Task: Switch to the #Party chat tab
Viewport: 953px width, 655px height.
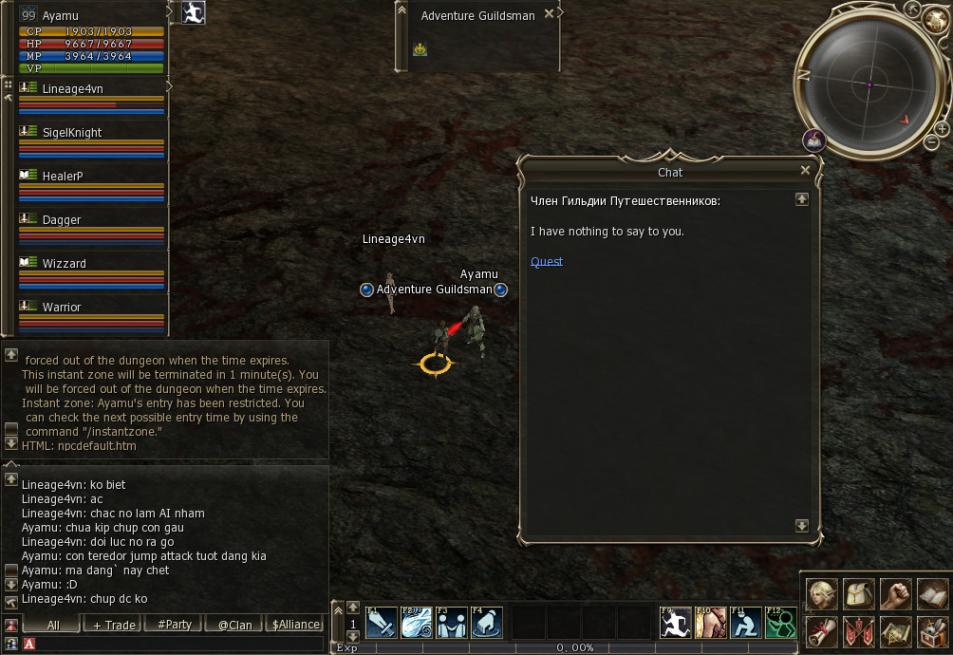Action: coord(174,625)
